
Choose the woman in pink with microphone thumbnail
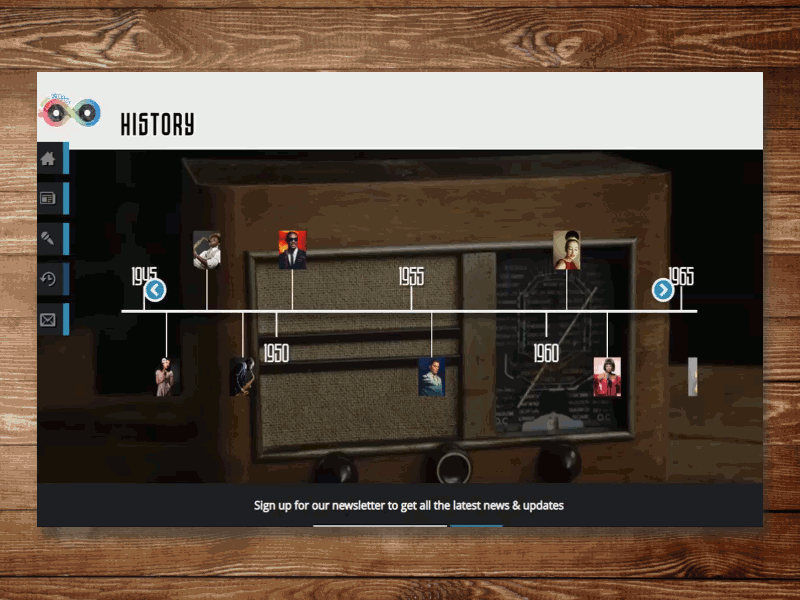[607, 377]
